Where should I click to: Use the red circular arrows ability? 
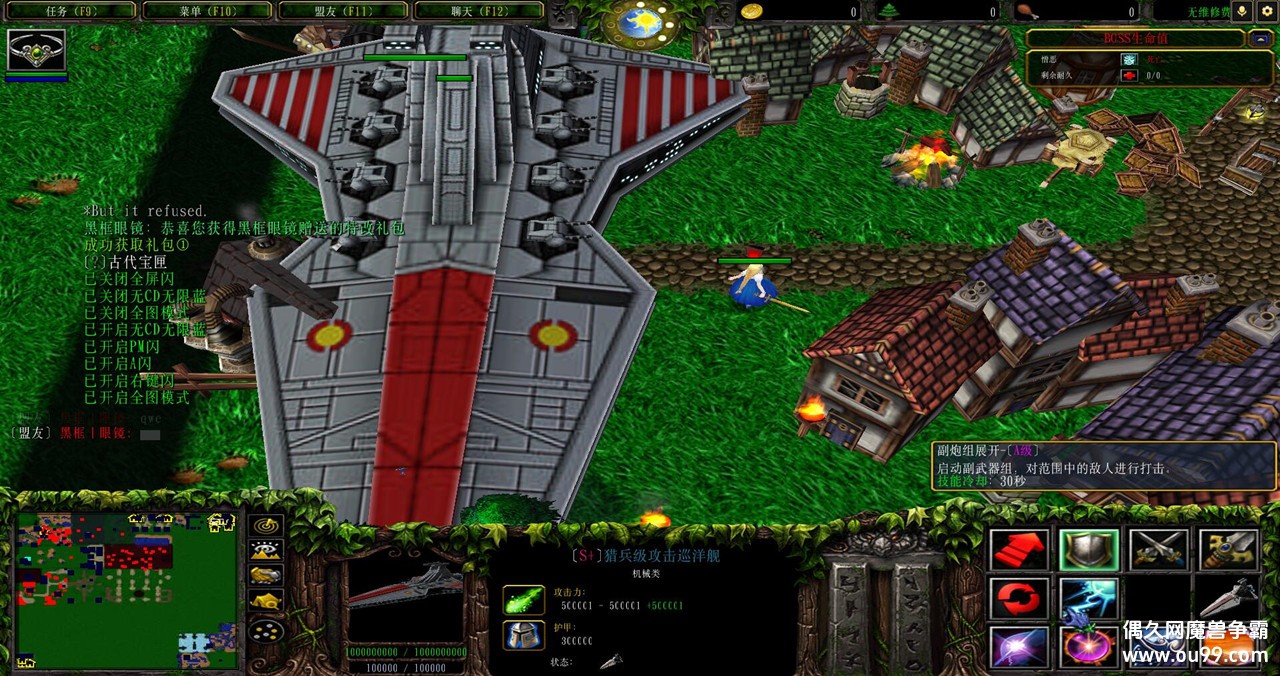point(1019,598)
